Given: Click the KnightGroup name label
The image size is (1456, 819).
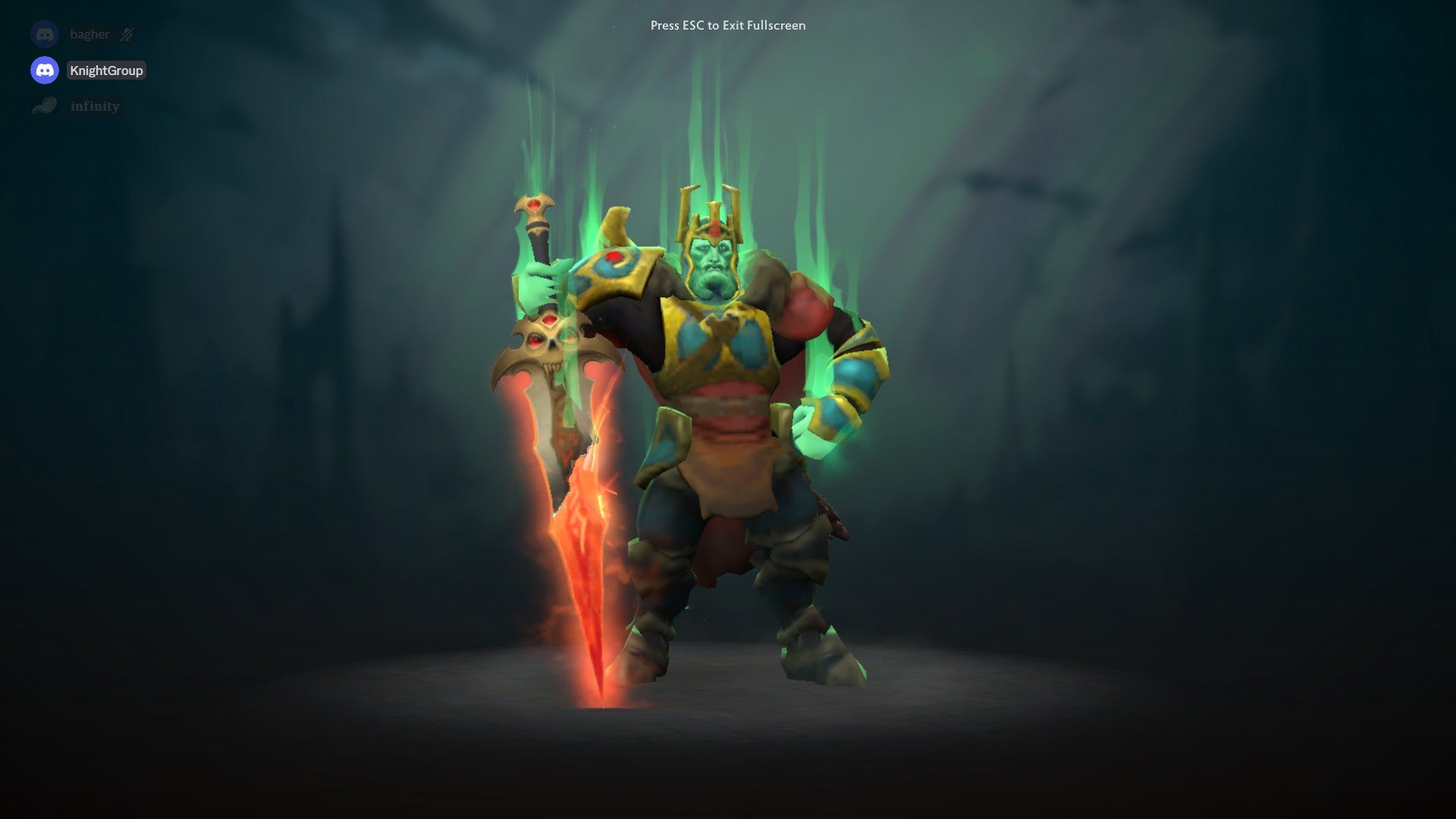Looking at the screenshot, I should point(106,71).
